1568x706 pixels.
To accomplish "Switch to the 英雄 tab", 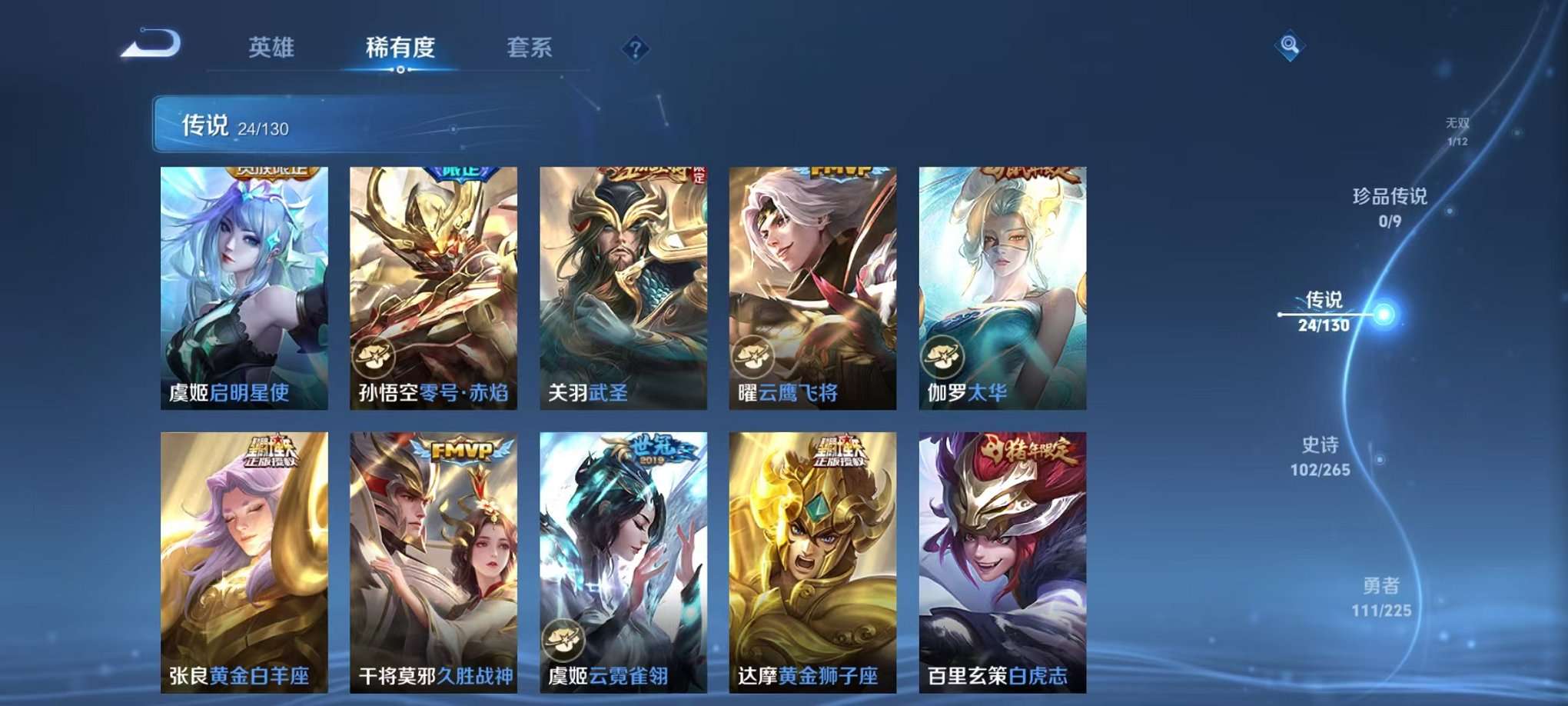I will point(271,48).
